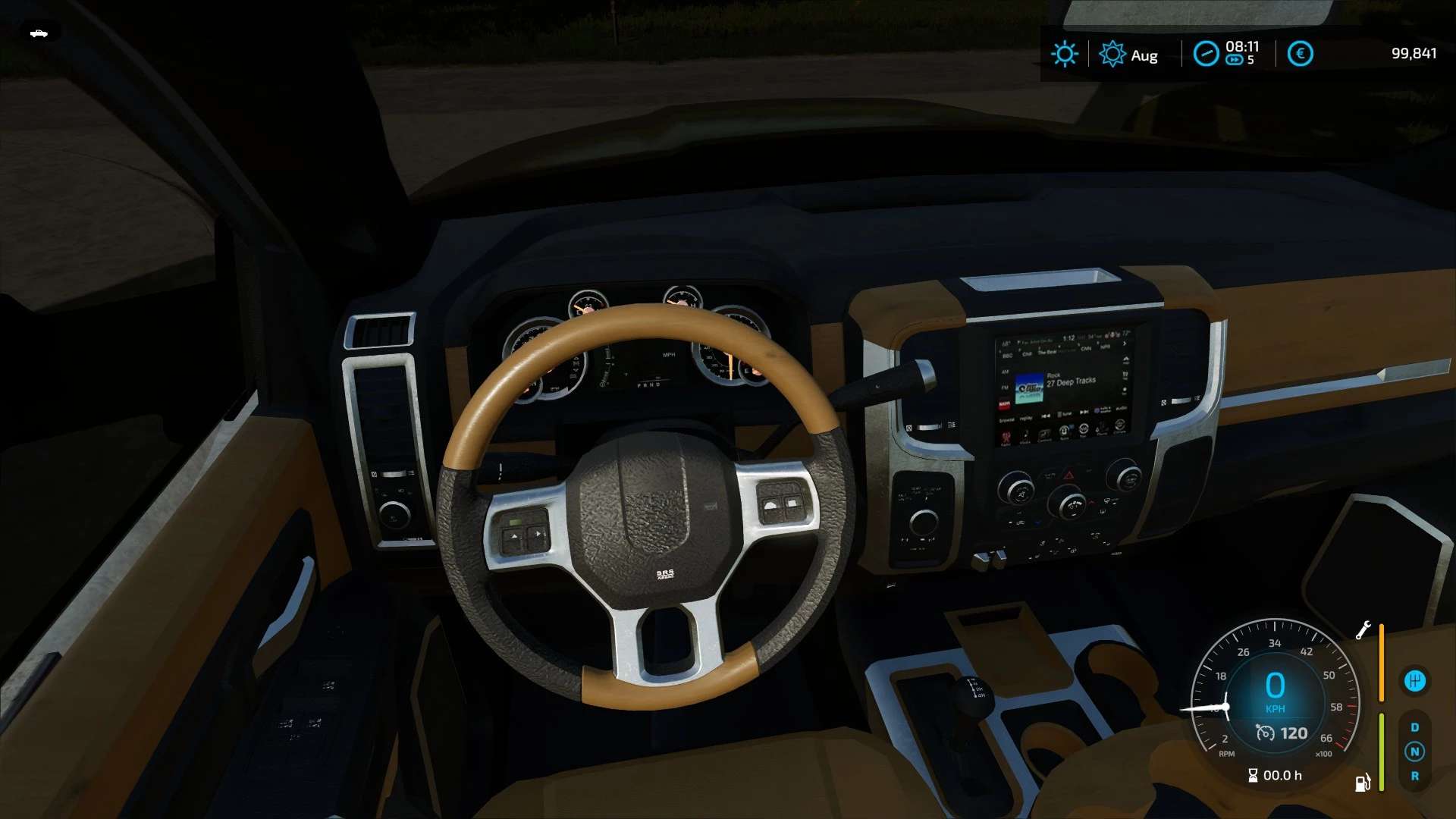Click the clock icon by the time
This screenshot has width=1456, height=819.
(1206, 54)
